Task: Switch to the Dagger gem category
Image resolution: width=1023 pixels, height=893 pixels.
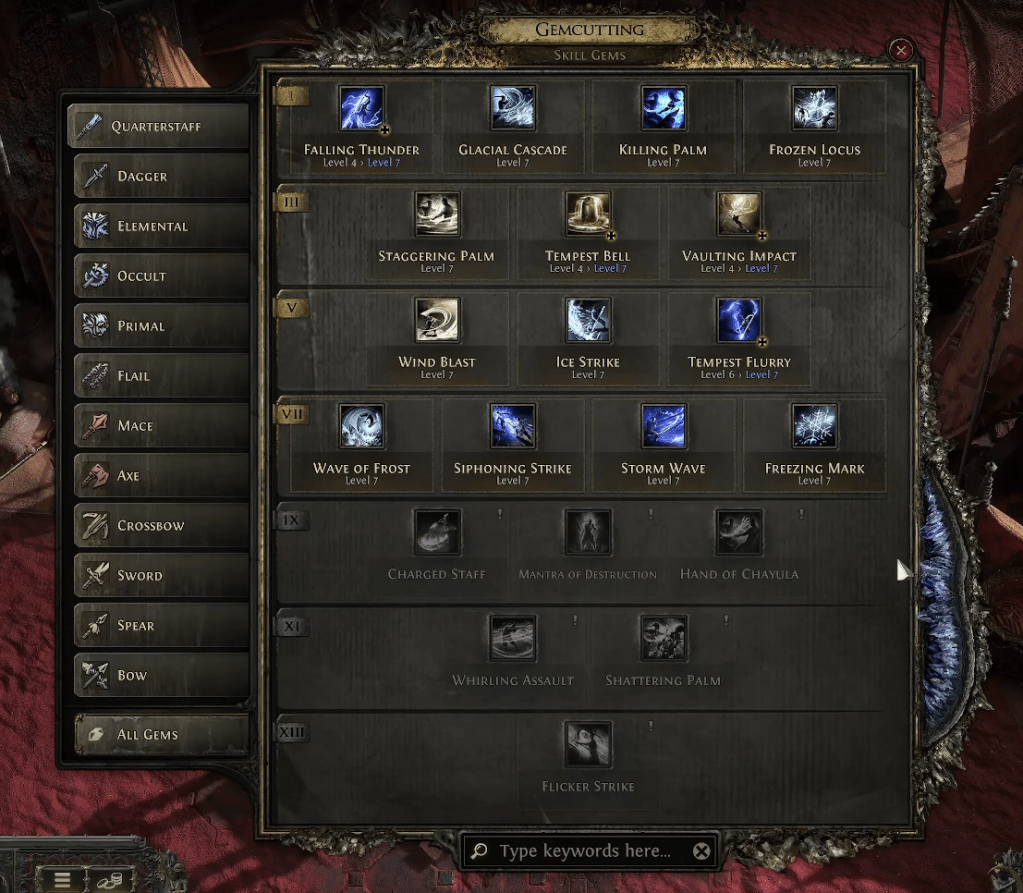Action: pos(159,176)
